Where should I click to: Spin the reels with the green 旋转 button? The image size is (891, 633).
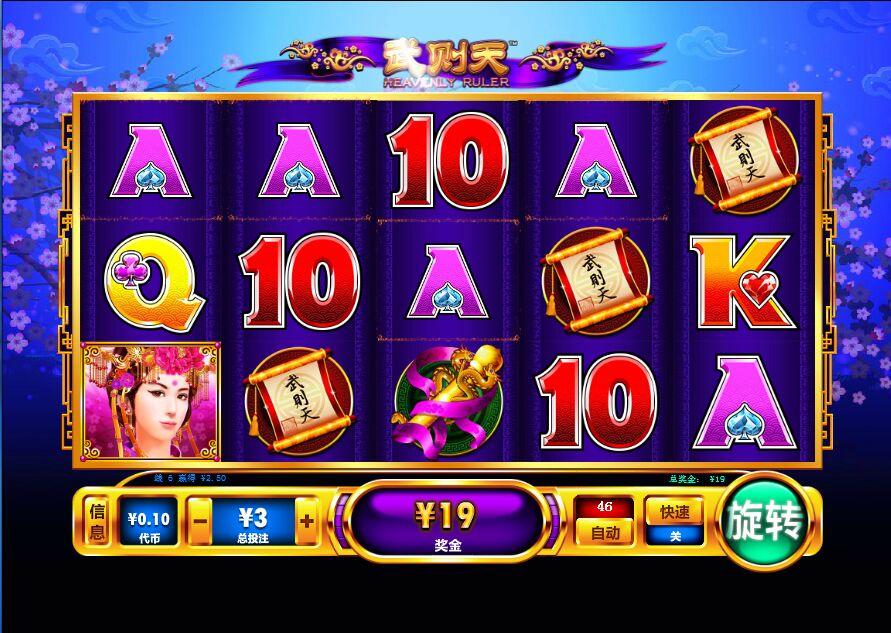pos(766,521)
